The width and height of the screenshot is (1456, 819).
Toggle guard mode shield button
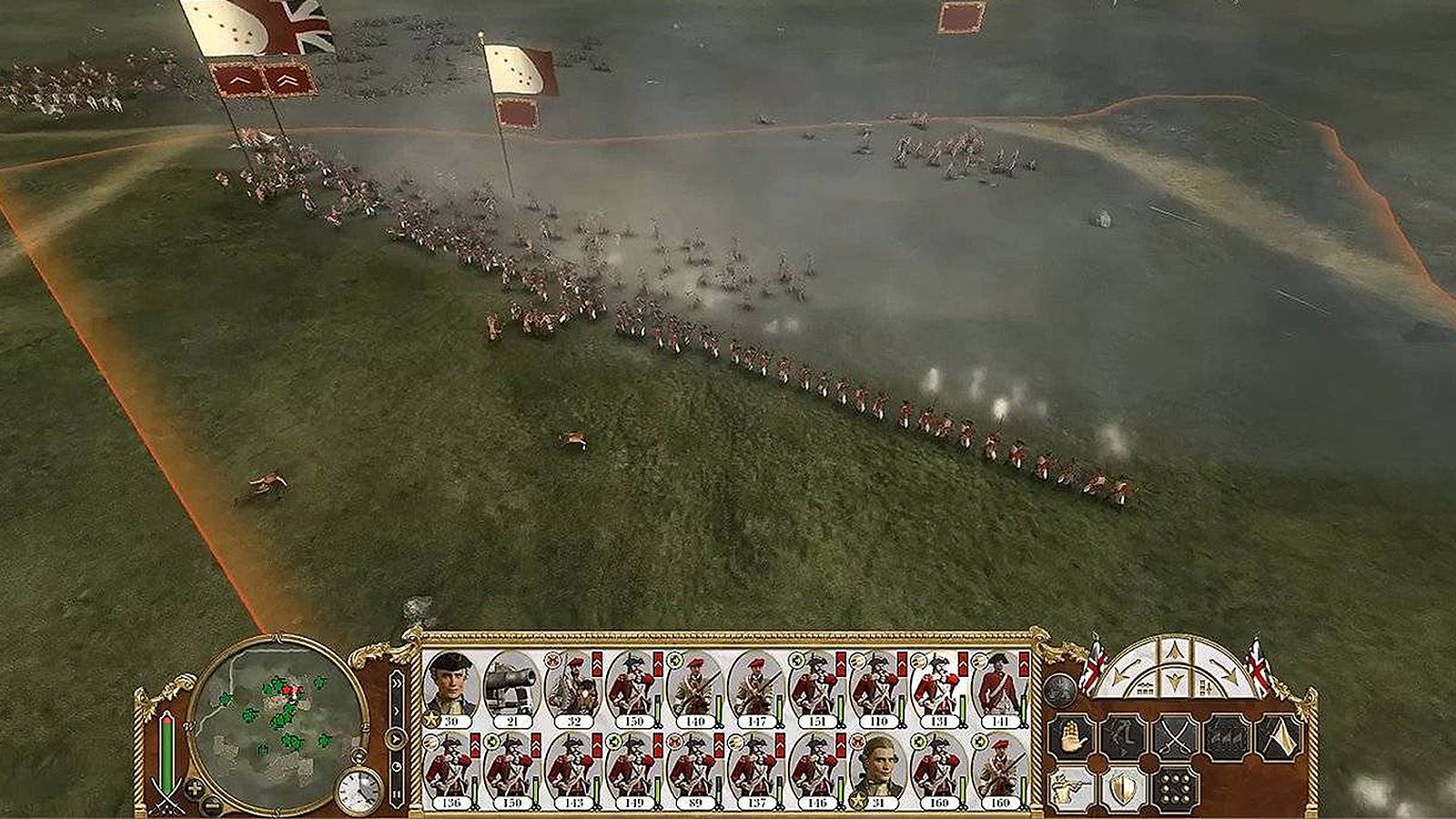pos(1123,788)
